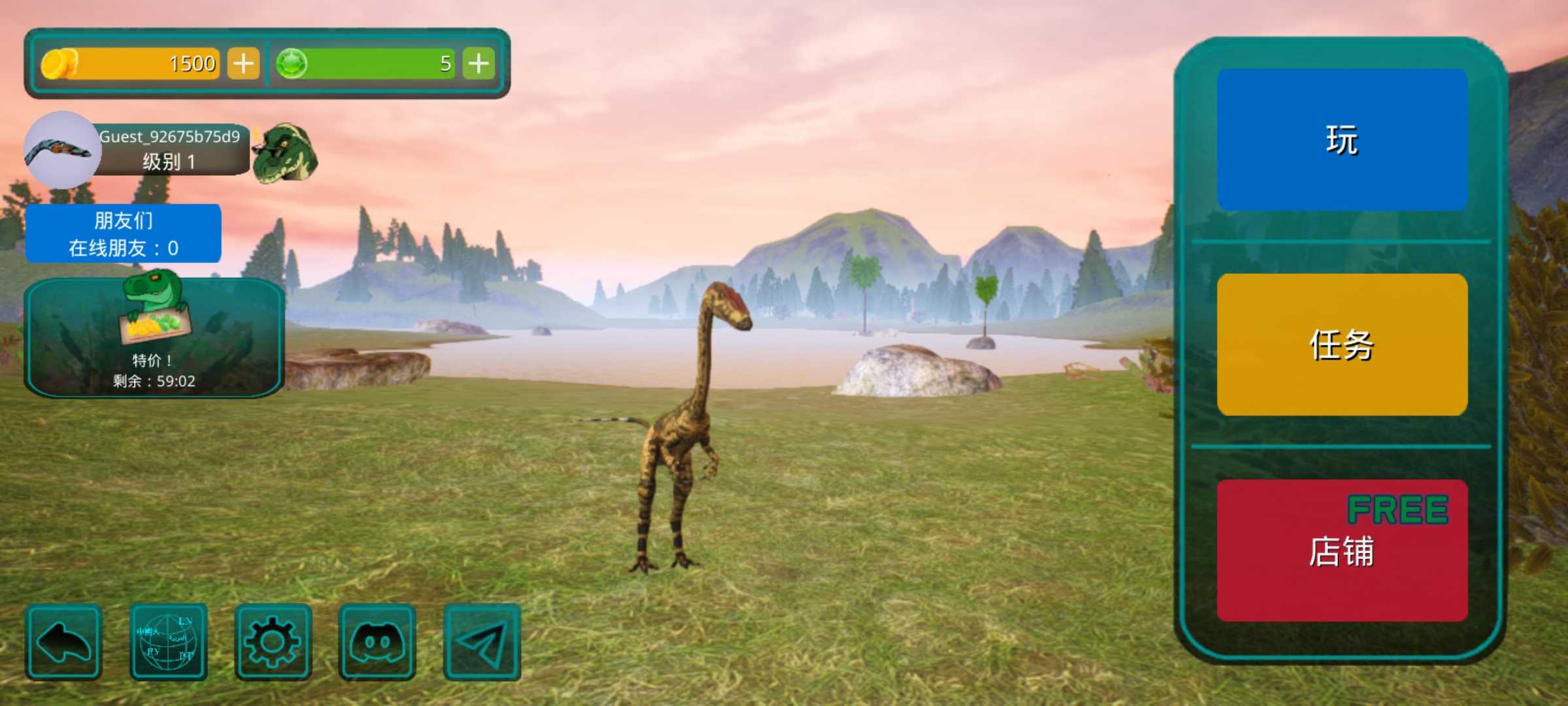The width and height of the screenshot is (1568, 706).
Task: Click the player avatar portrait
Action: (x=62, y=150)
